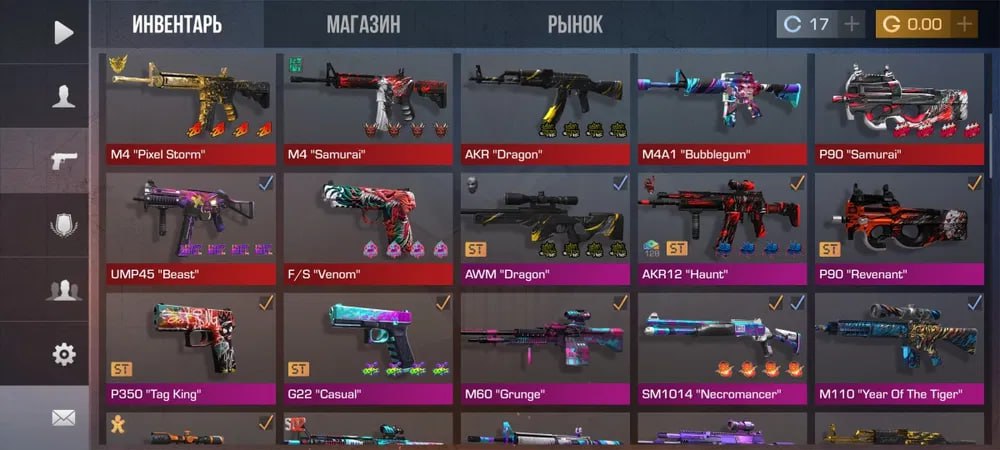
Task: Select the Инвентарь tab
Action: [x=177, y=24]
